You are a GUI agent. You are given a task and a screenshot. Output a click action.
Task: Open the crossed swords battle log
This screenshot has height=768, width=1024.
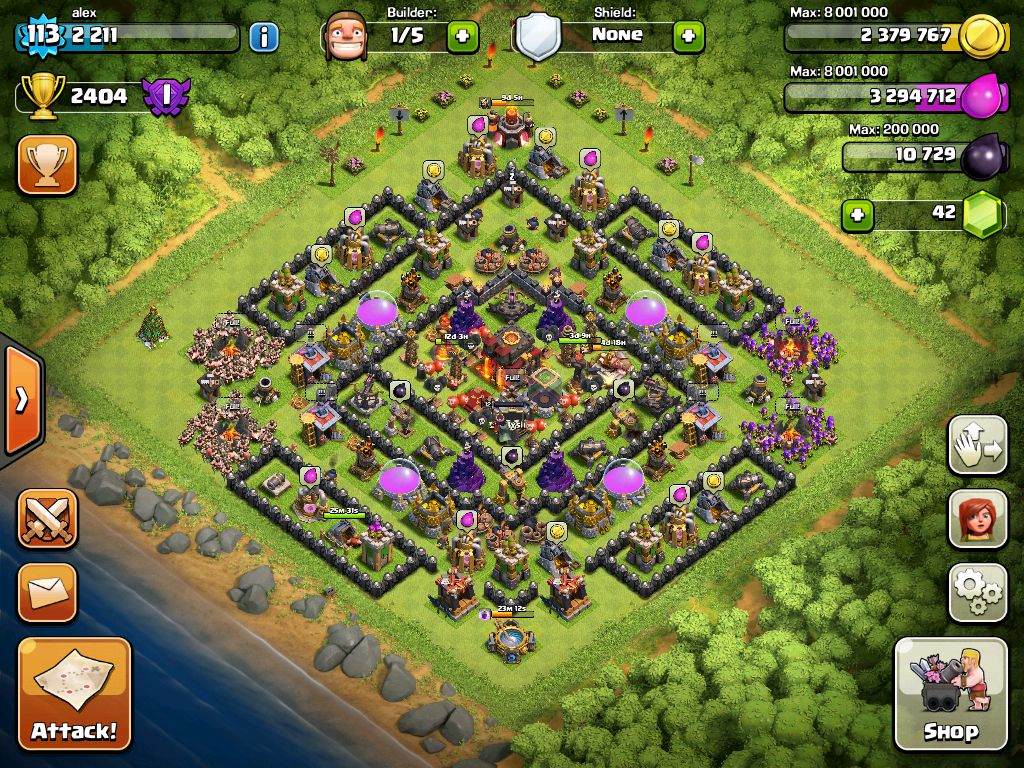click(47, 518)
